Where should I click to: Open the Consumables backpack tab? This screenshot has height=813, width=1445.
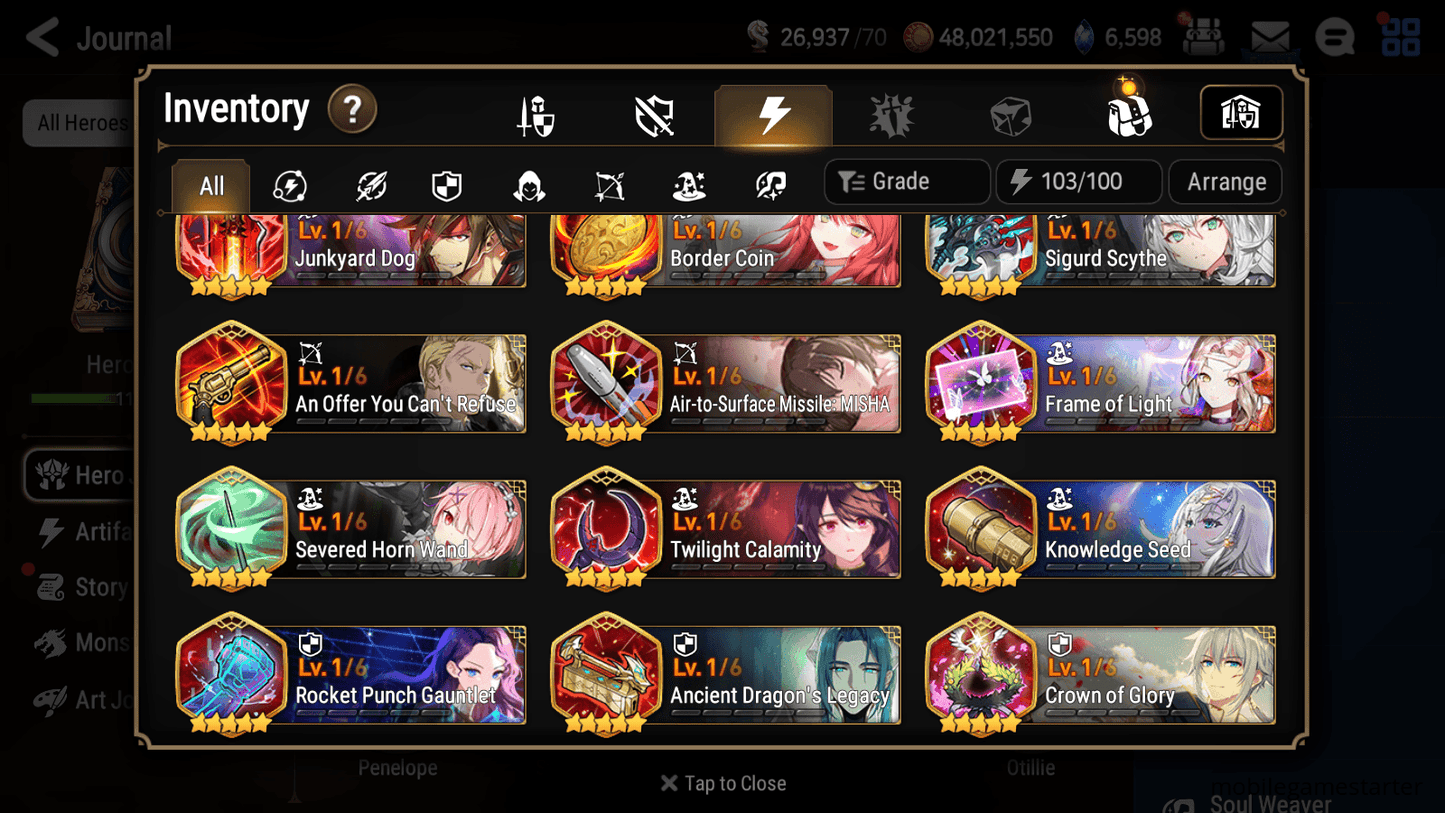(x=1128, y=113)
